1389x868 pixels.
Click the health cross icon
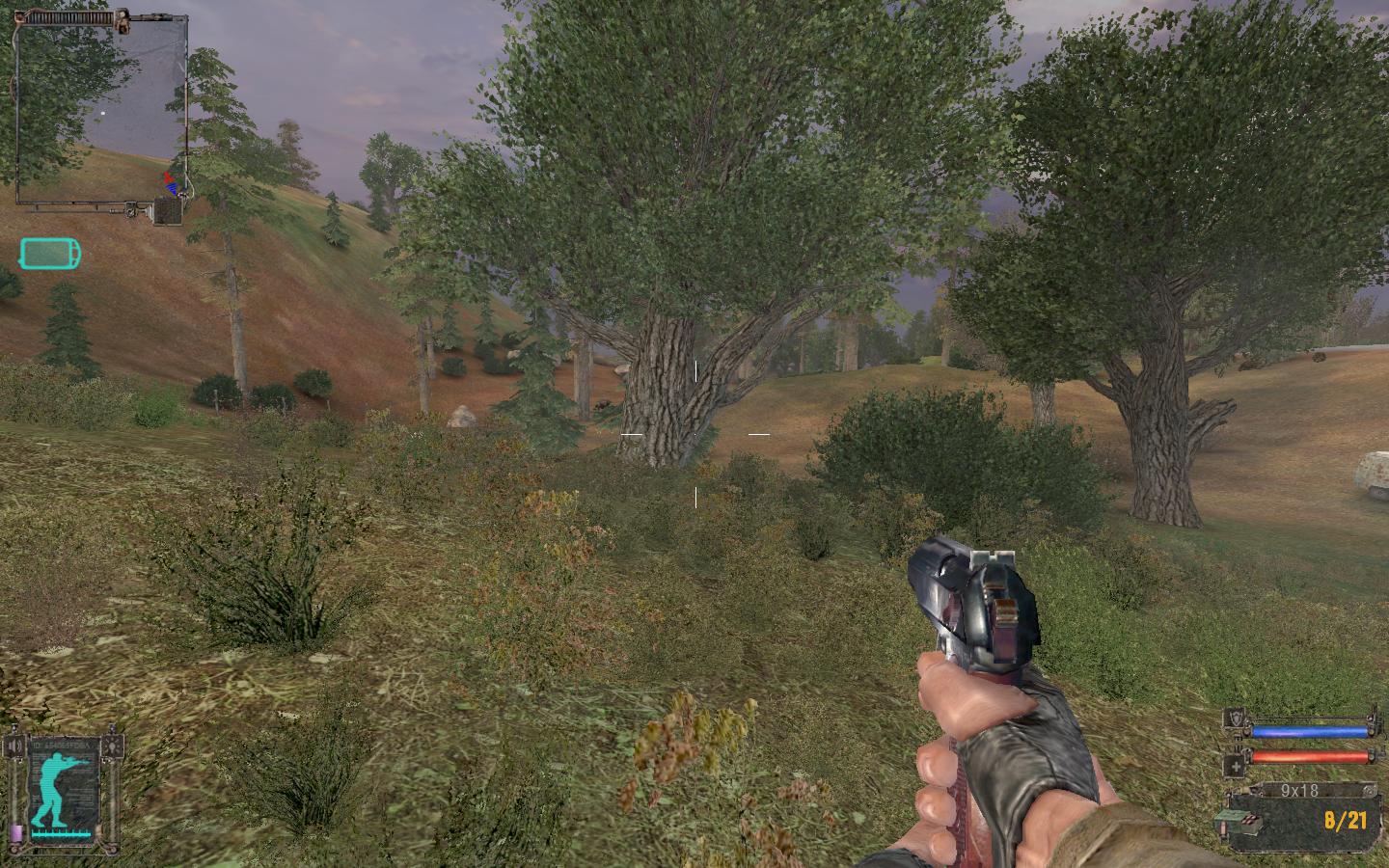click(x=1234, y=765)
